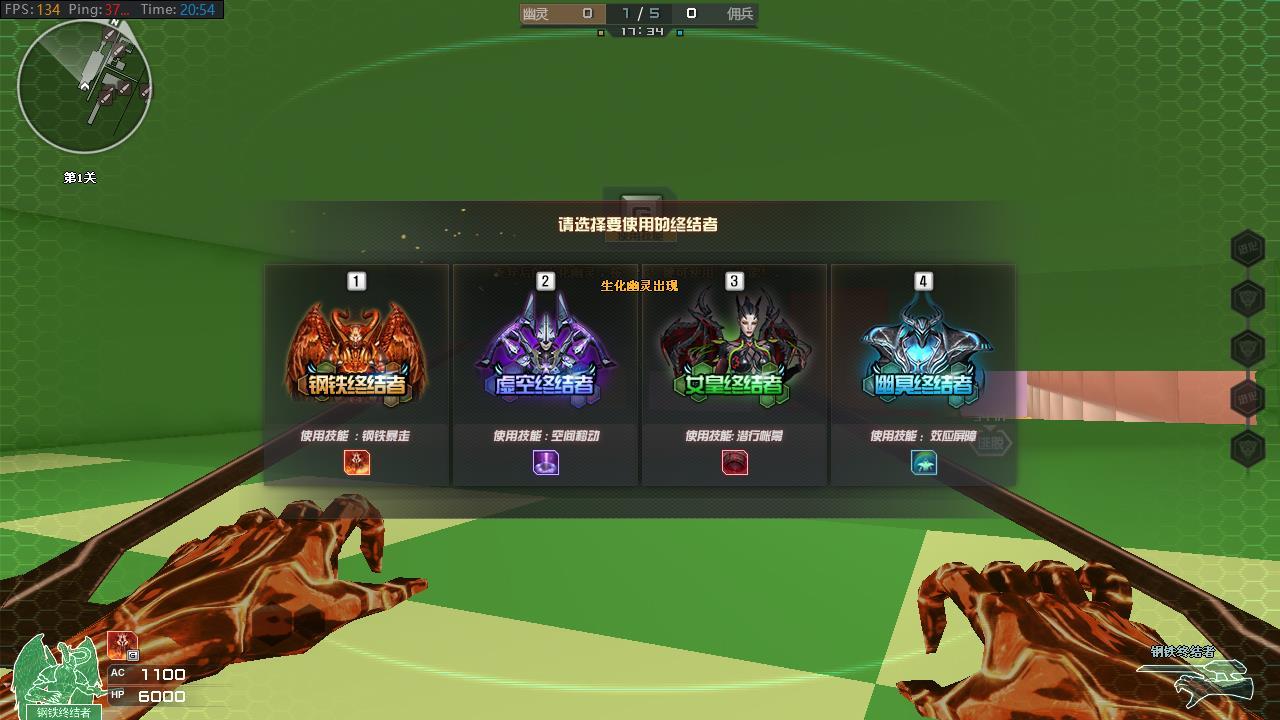Click the character portrait icon above the AC bar
This screenshot has height=720, width=1280.
pyautogui.click(x=122, y=644)
